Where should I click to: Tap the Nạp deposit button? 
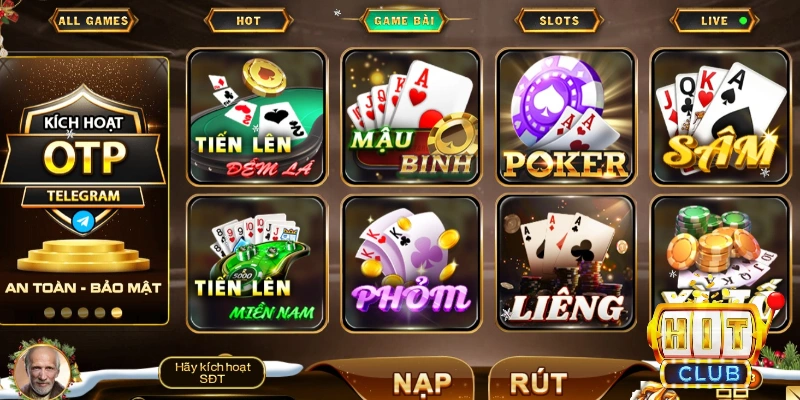[422, 382]
